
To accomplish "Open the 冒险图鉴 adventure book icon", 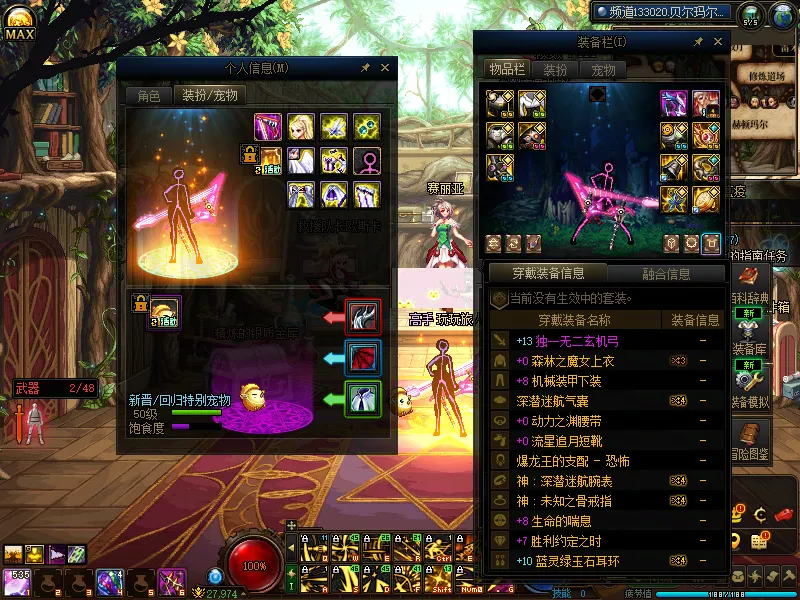I will [x=748, y=438].
